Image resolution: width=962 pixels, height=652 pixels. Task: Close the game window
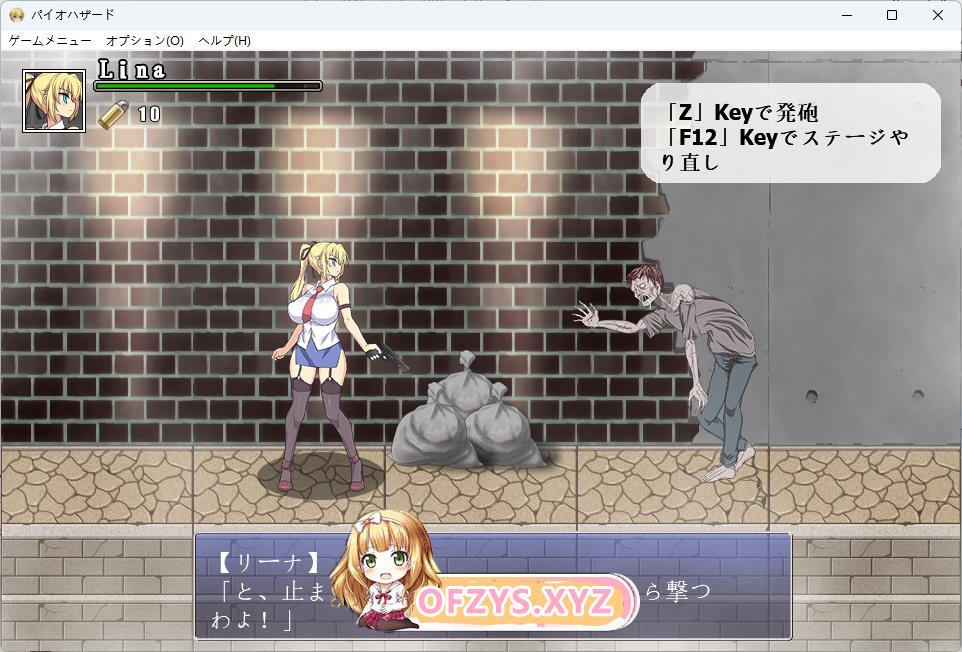pos(938,15)
